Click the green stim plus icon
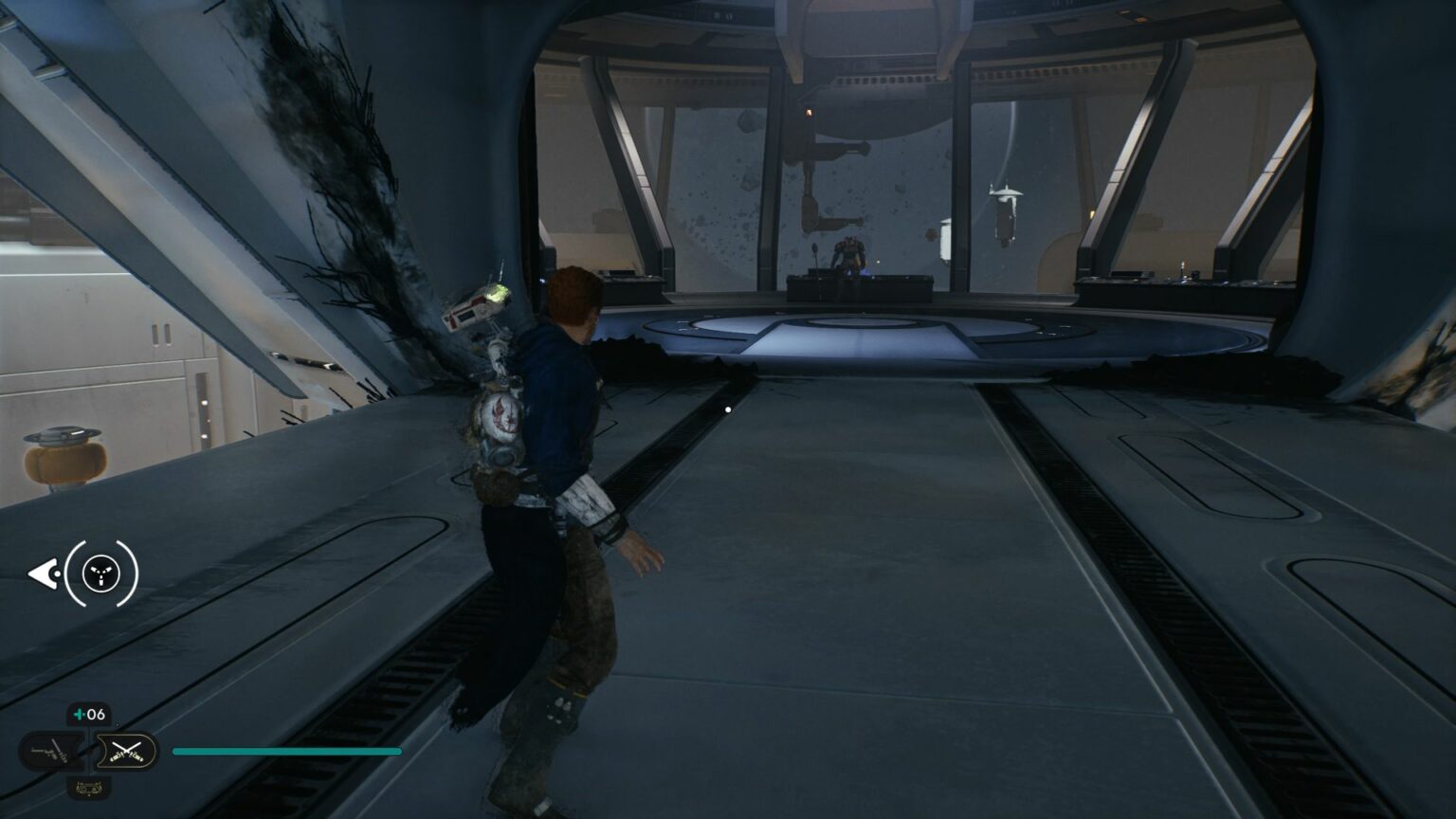 tap(80, 713)
